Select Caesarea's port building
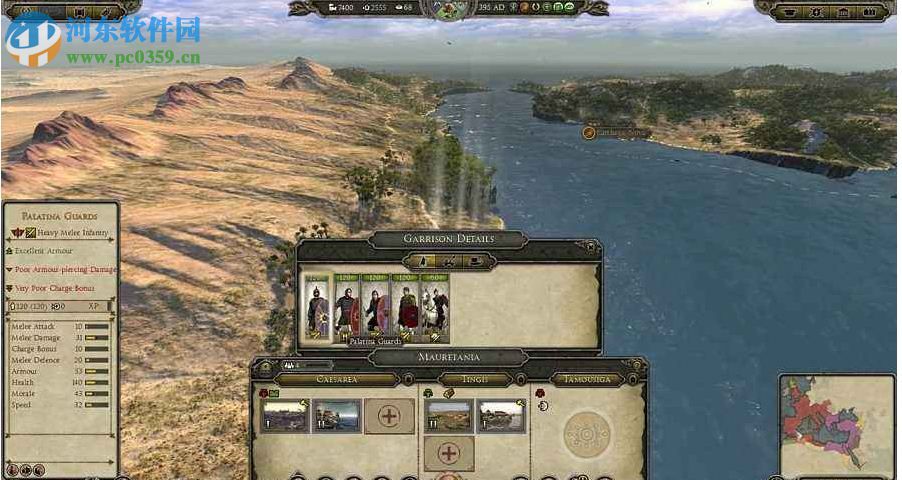The height and width of the screenshot is (480, 902). pos(336,415)
